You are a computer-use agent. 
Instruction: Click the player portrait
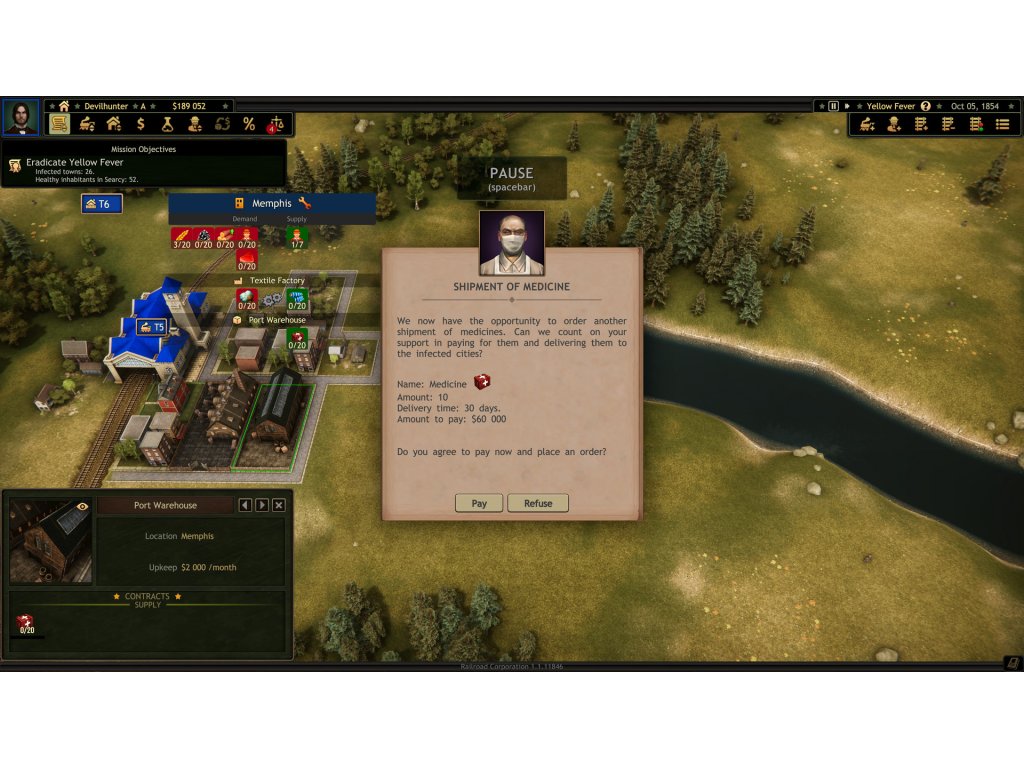[x=20, y=117]
